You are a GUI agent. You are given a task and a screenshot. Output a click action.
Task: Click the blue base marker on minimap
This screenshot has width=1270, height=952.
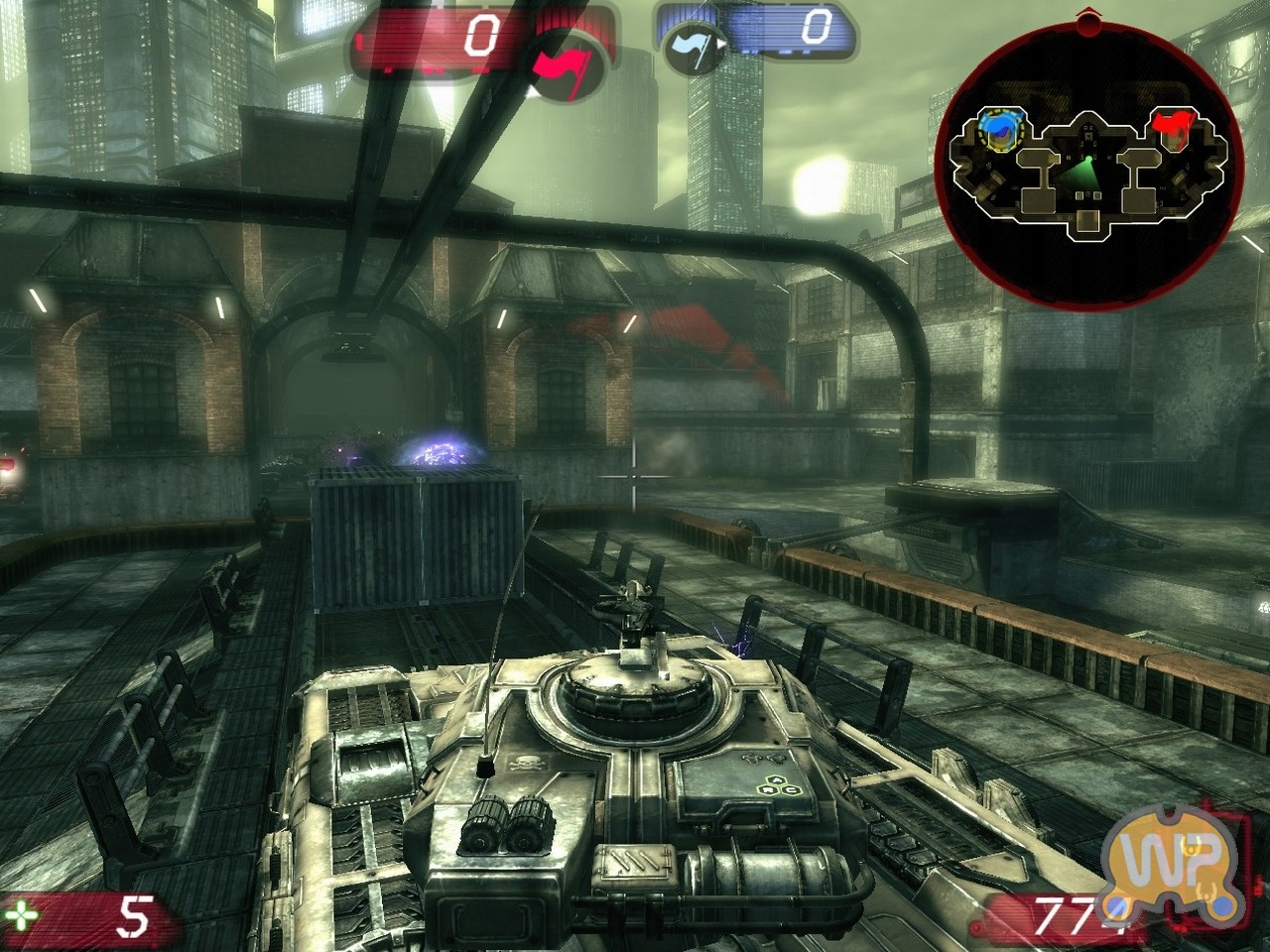pos(998,129)
